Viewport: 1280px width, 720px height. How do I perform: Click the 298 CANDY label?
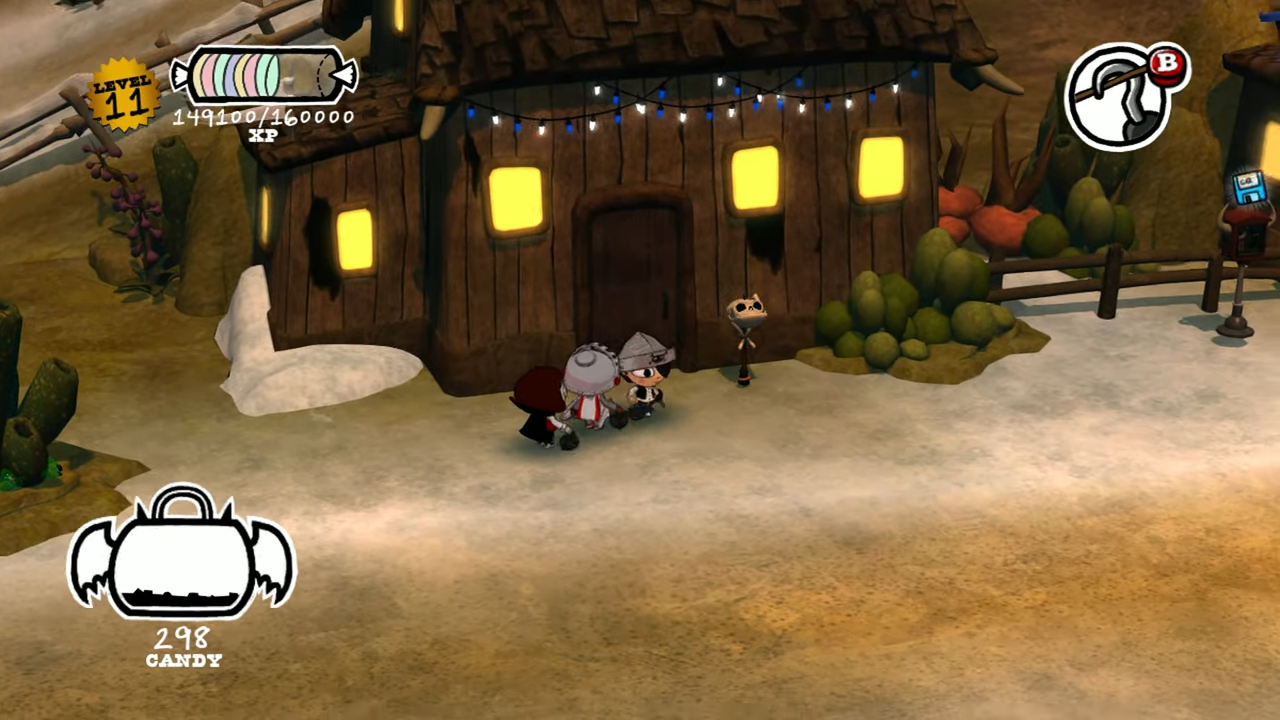click(x=182, y=645)
